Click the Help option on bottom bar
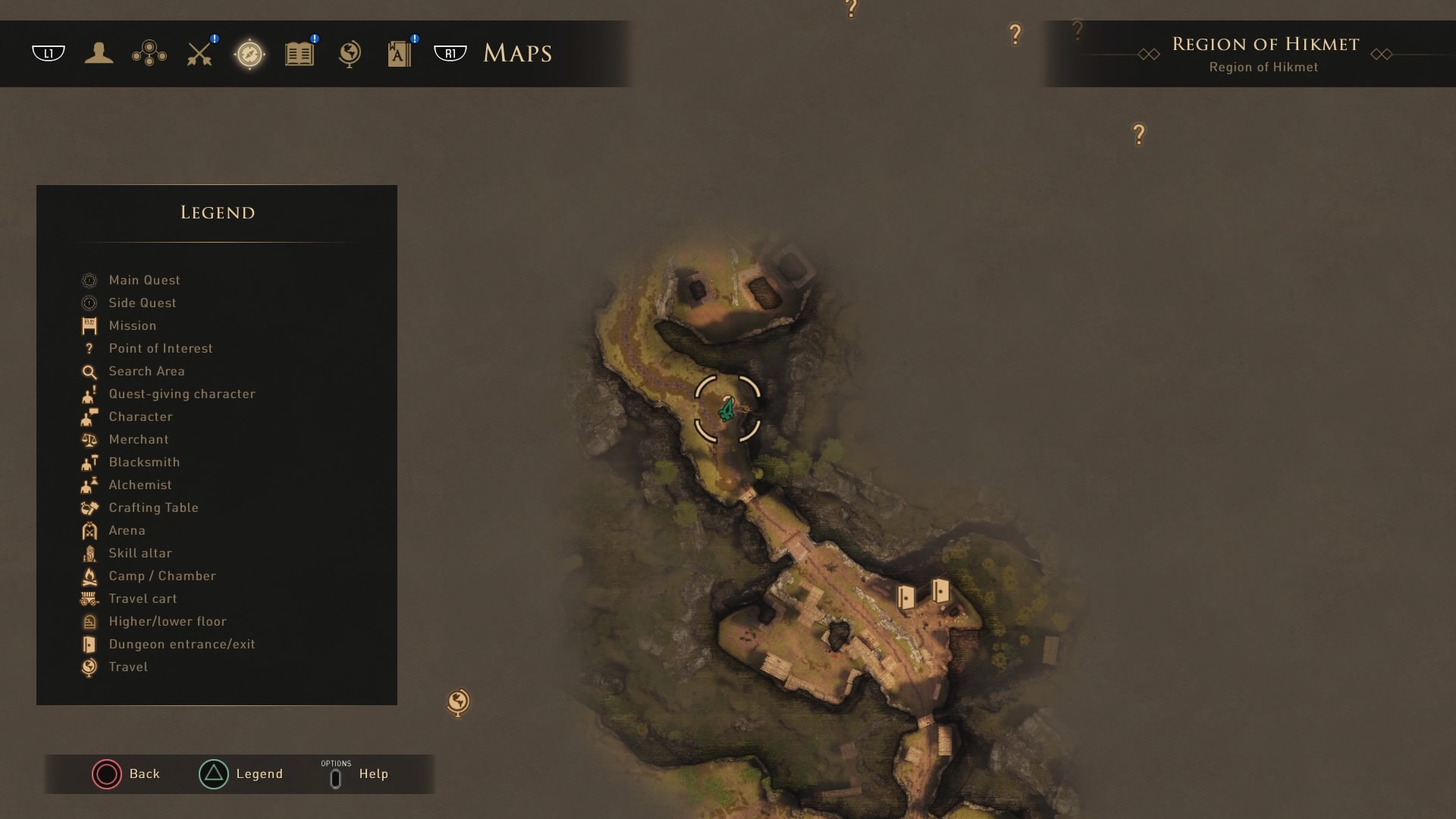 click(x=356, y=774)
